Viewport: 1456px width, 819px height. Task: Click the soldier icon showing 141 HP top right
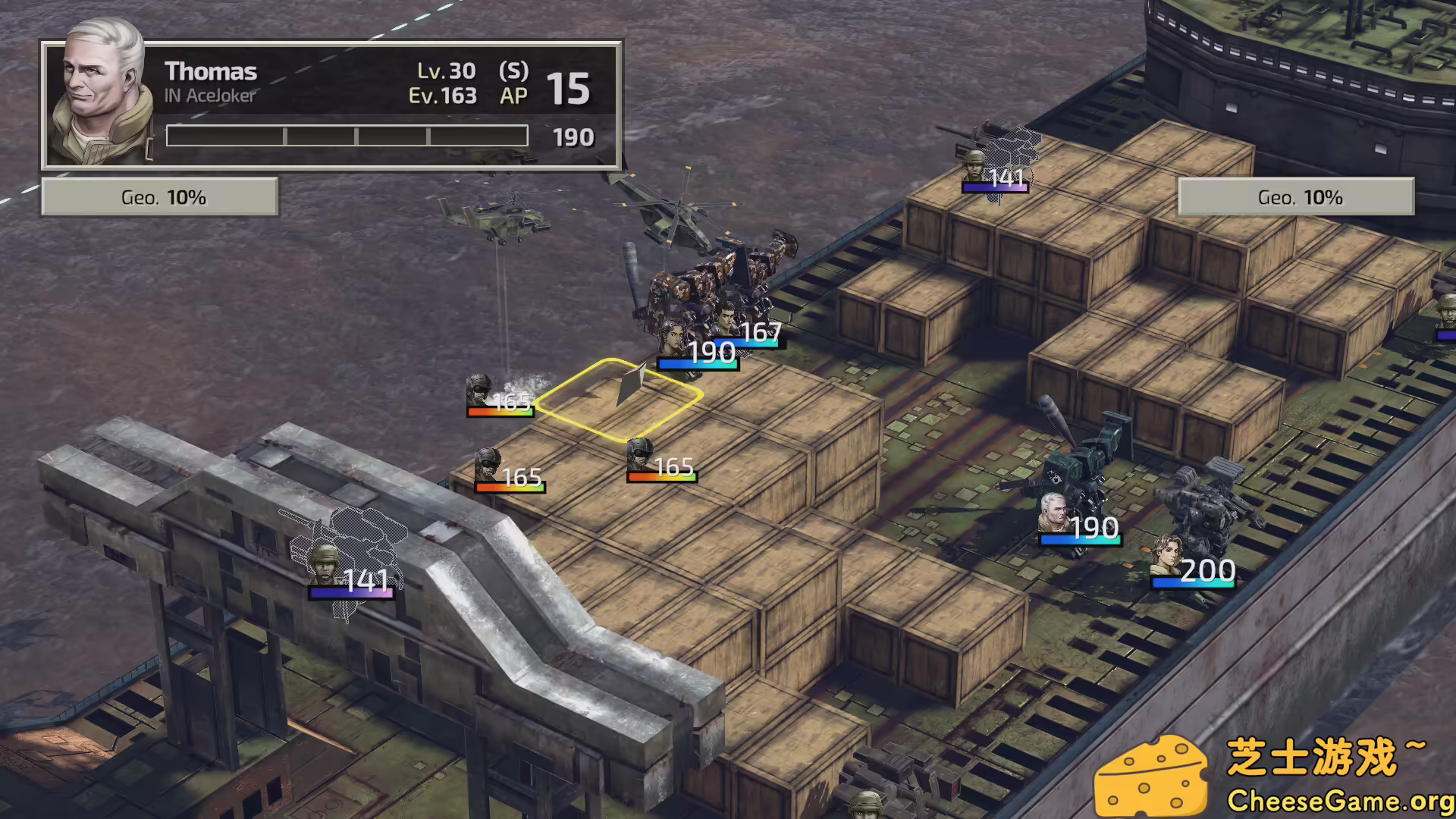(x=974, y=167)
